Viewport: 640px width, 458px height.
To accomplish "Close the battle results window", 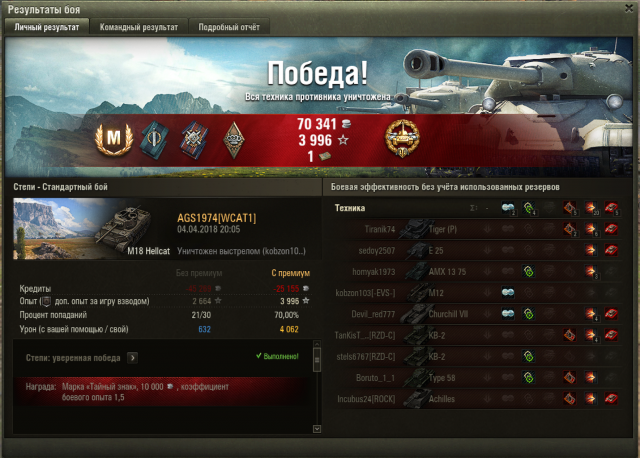I will tap(629, 8).
